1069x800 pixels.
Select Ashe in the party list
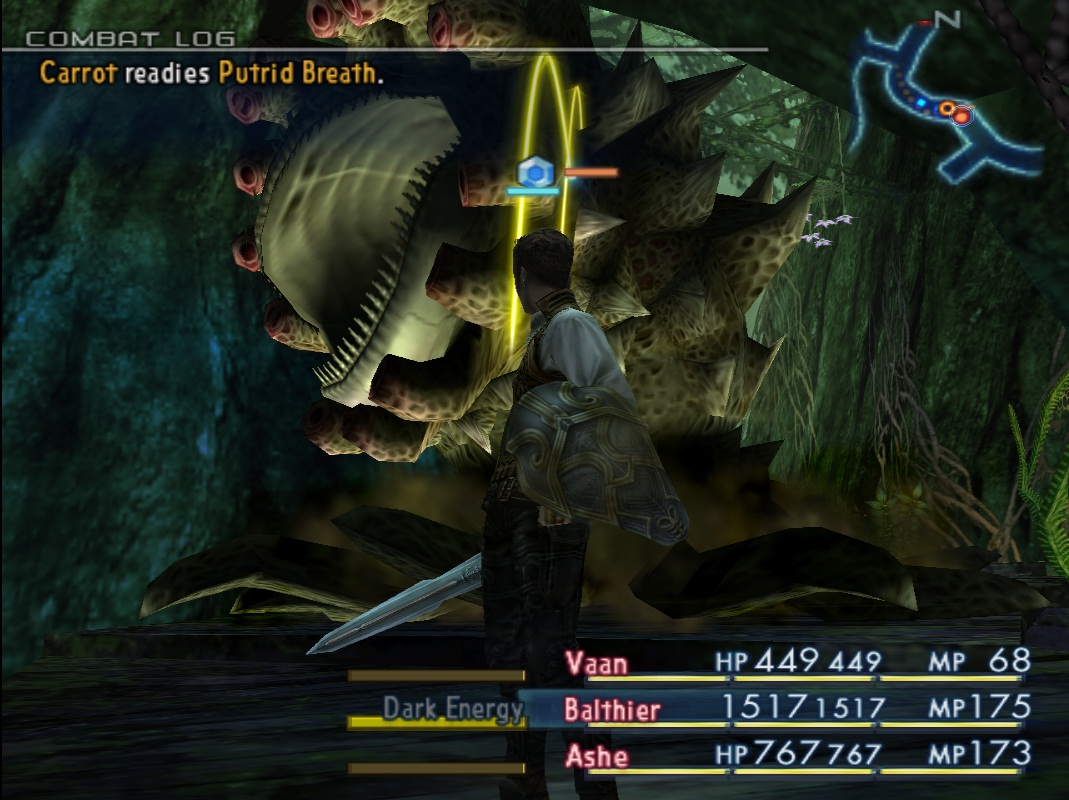pyautogui.click(x=598, y=755)
